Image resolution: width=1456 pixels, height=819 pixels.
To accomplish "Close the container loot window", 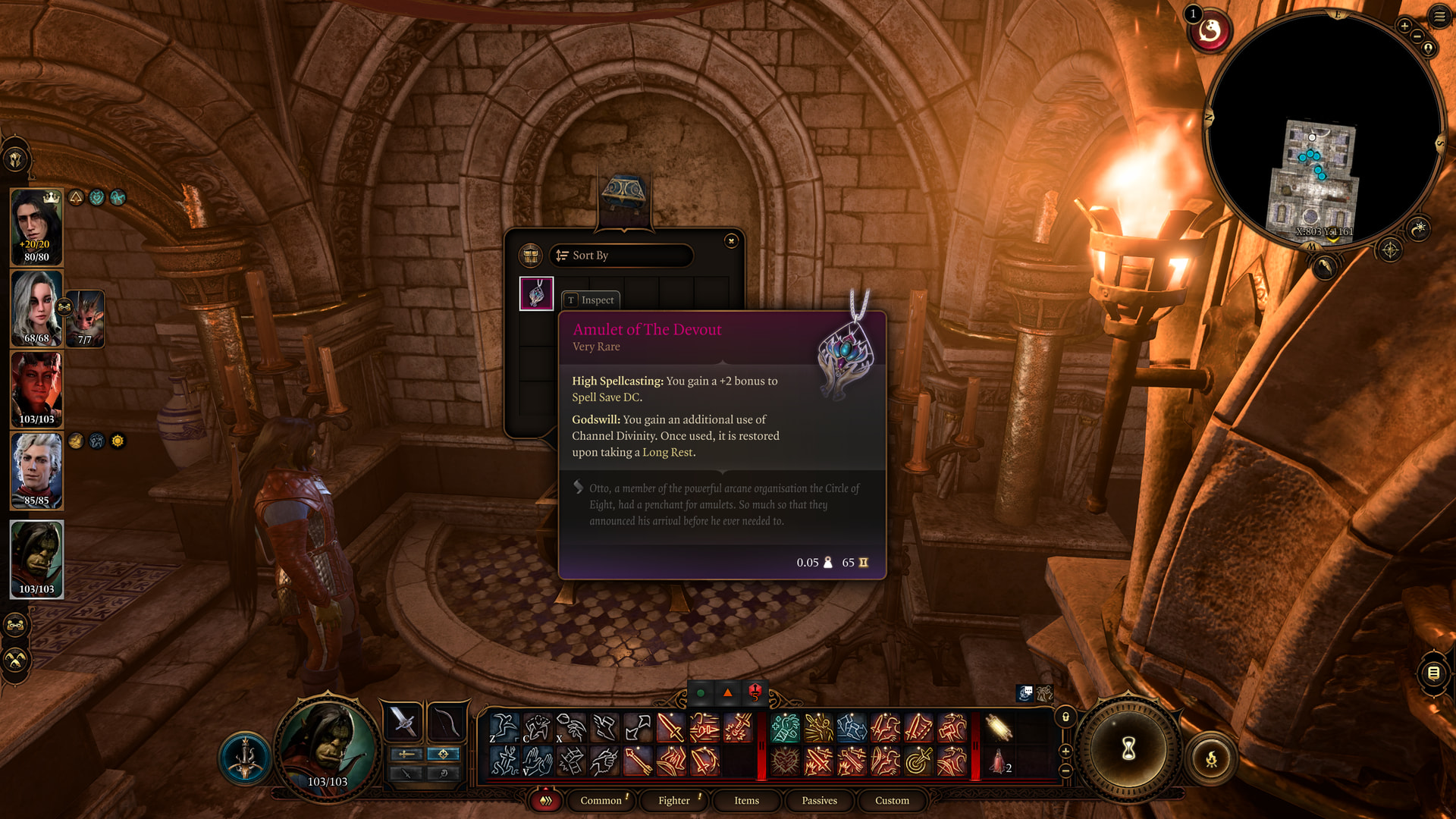I will click(731, 241).
